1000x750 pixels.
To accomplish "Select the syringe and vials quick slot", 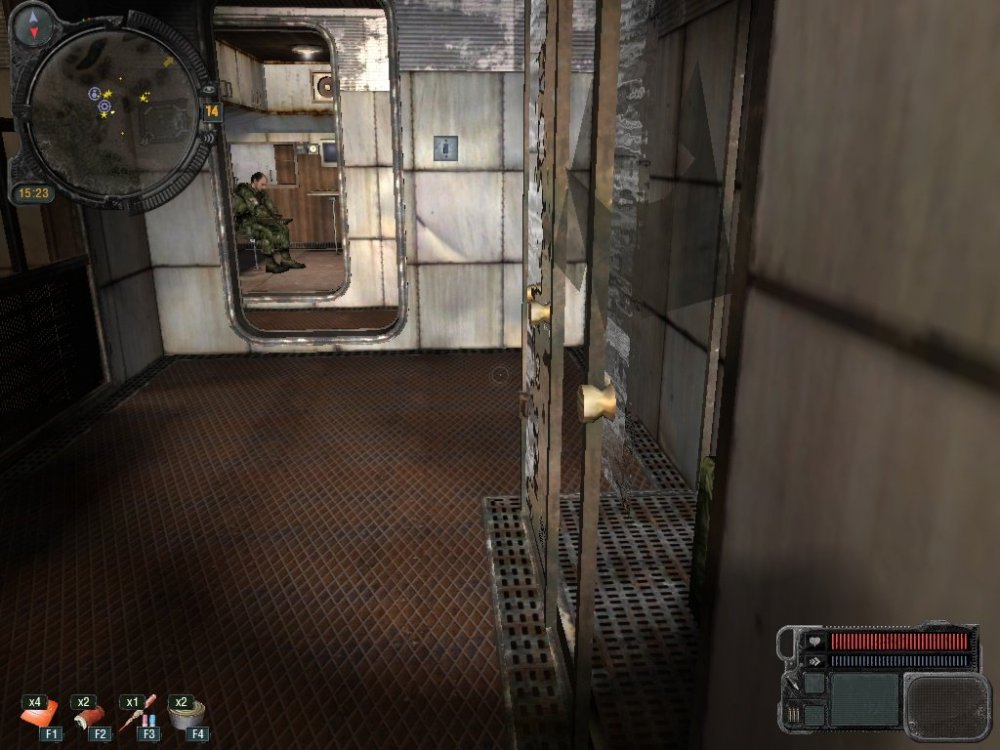I will [x=137, y=712].
